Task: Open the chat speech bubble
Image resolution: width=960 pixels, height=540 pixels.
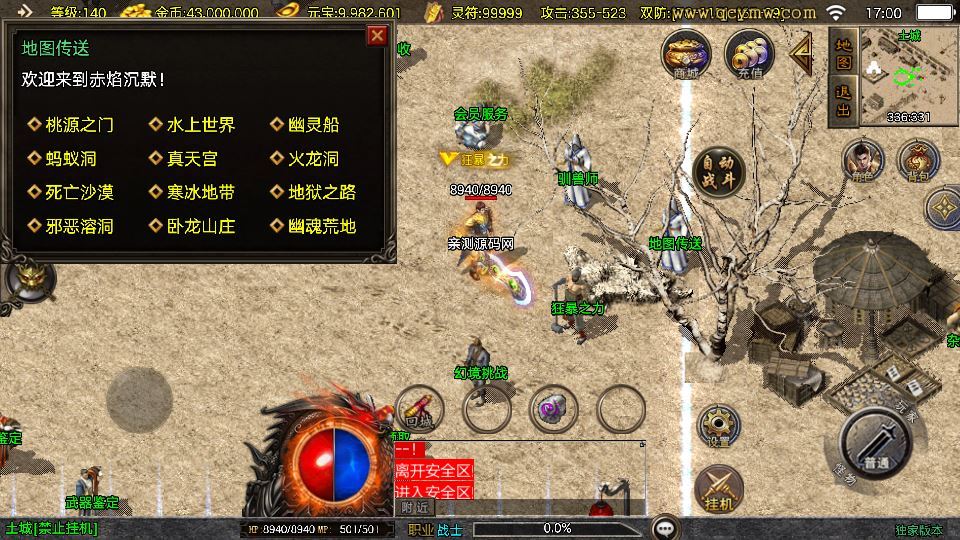Action: click(665, 527)
